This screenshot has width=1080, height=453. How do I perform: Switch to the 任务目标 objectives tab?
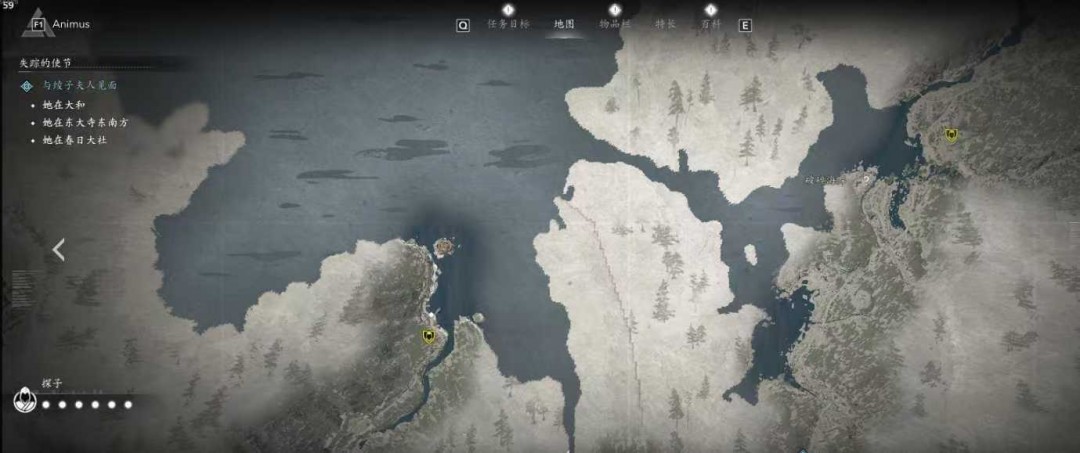pyautogui.click(x=507, y=24)
